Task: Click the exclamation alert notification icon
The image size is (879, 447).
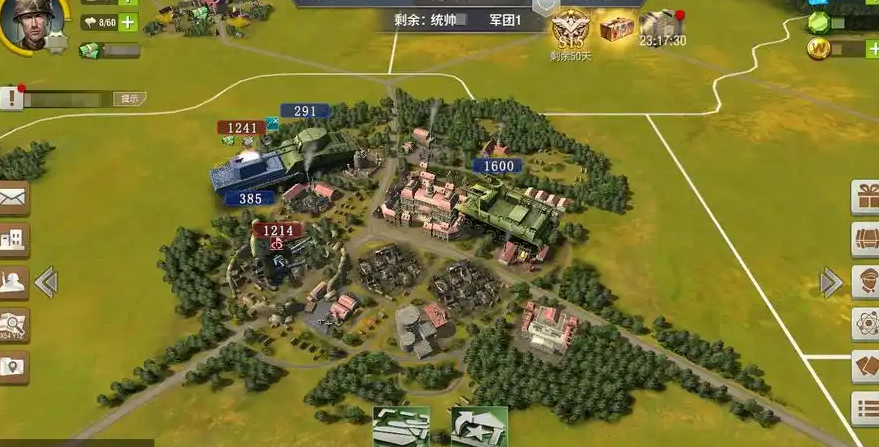Action: pyautogui.click(x=11, y=98)
